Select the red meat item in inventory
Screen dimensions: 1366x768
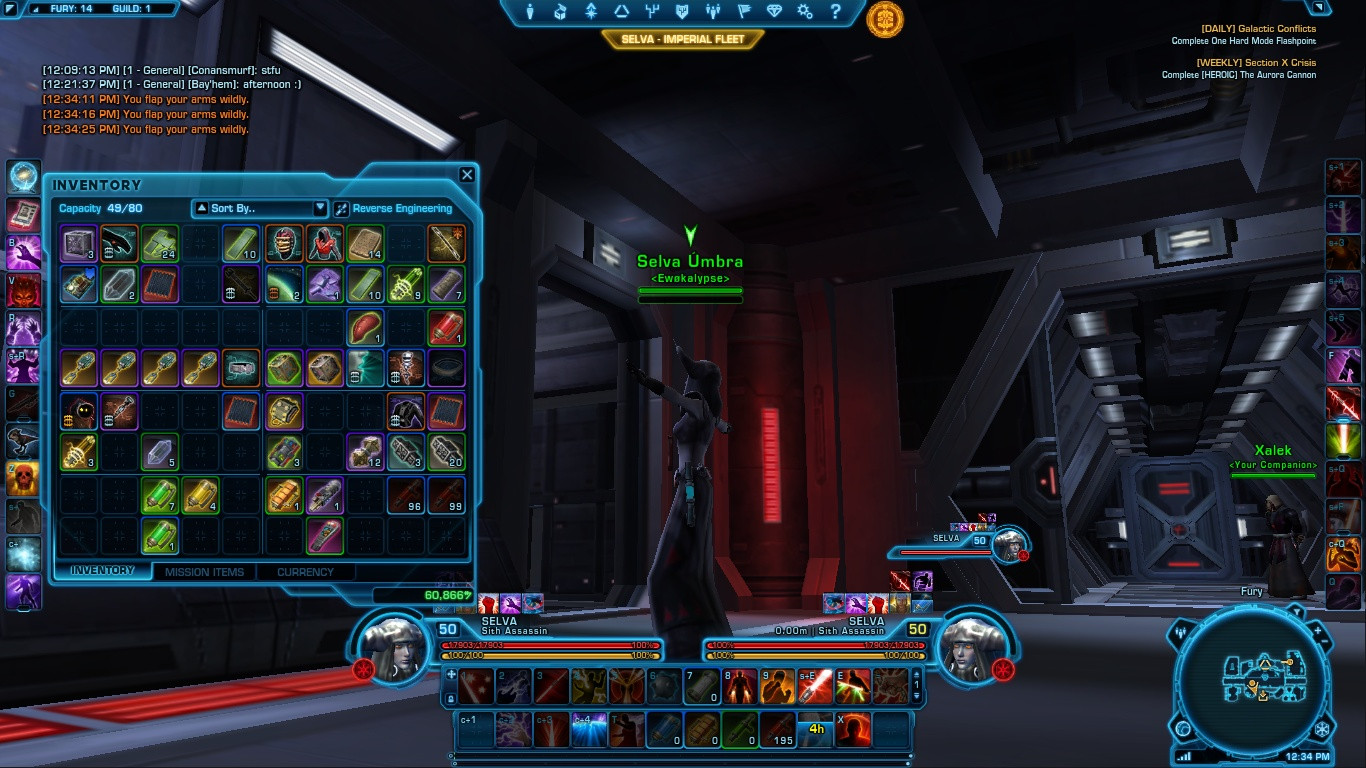click(365, 327)
